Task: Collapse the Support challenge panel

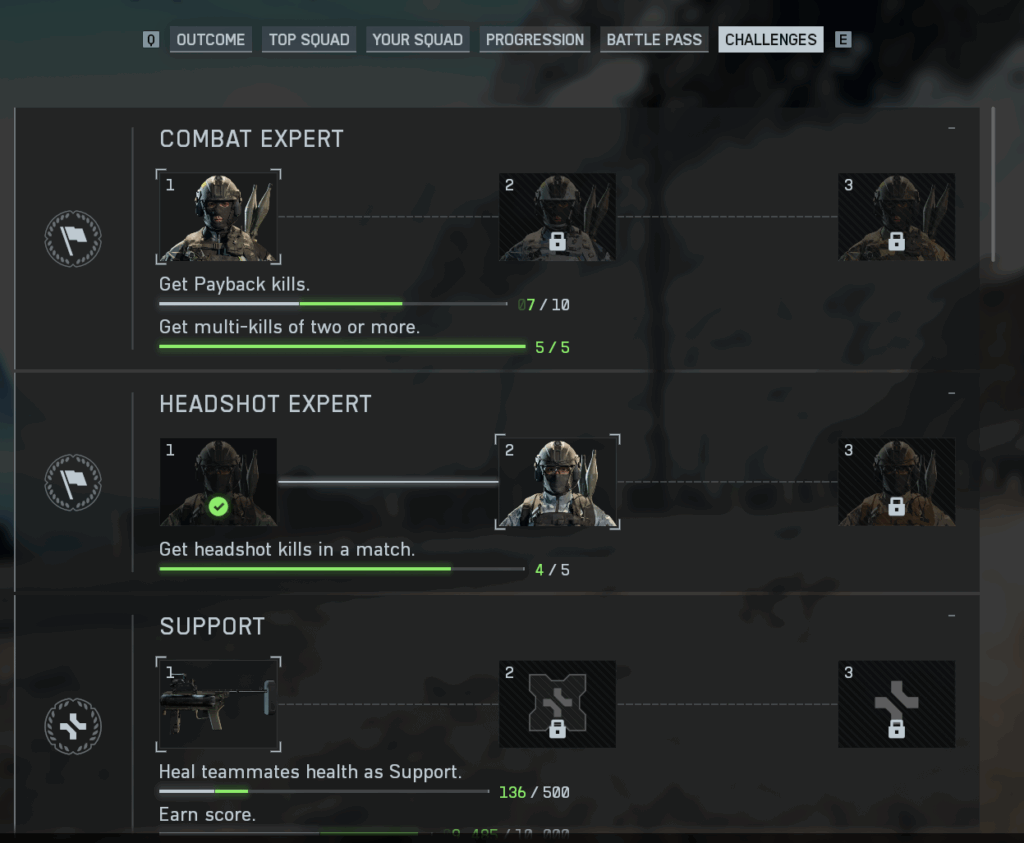Action: [x=951, y=616]
